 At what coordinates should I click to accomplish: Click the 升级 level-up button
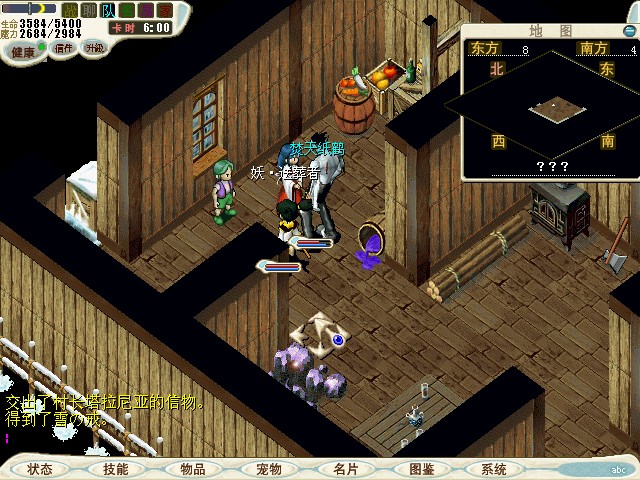coord(94,47)
